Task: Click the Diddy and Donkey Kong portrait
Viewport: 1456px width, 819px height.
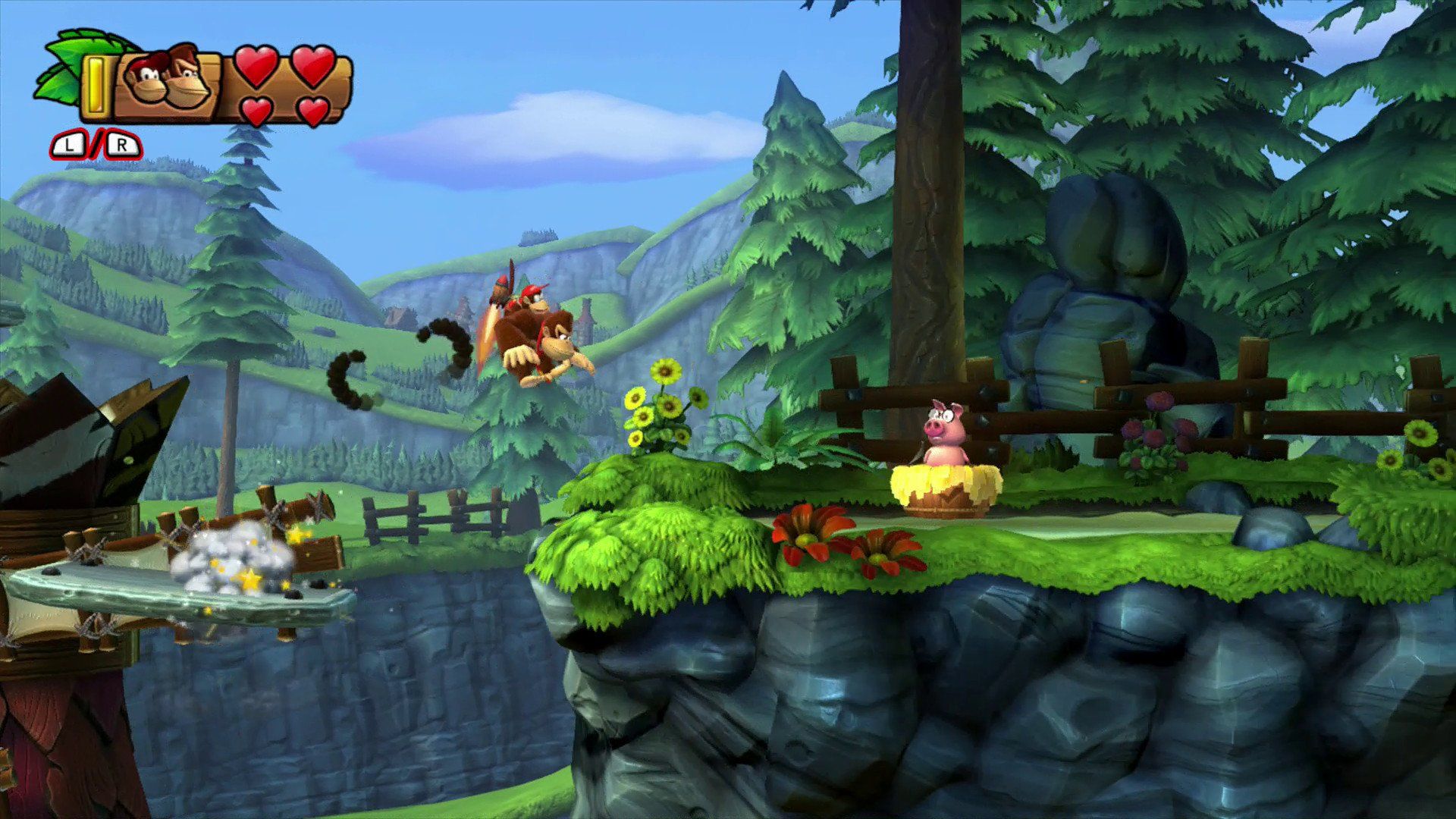Action: click(167, 79)
